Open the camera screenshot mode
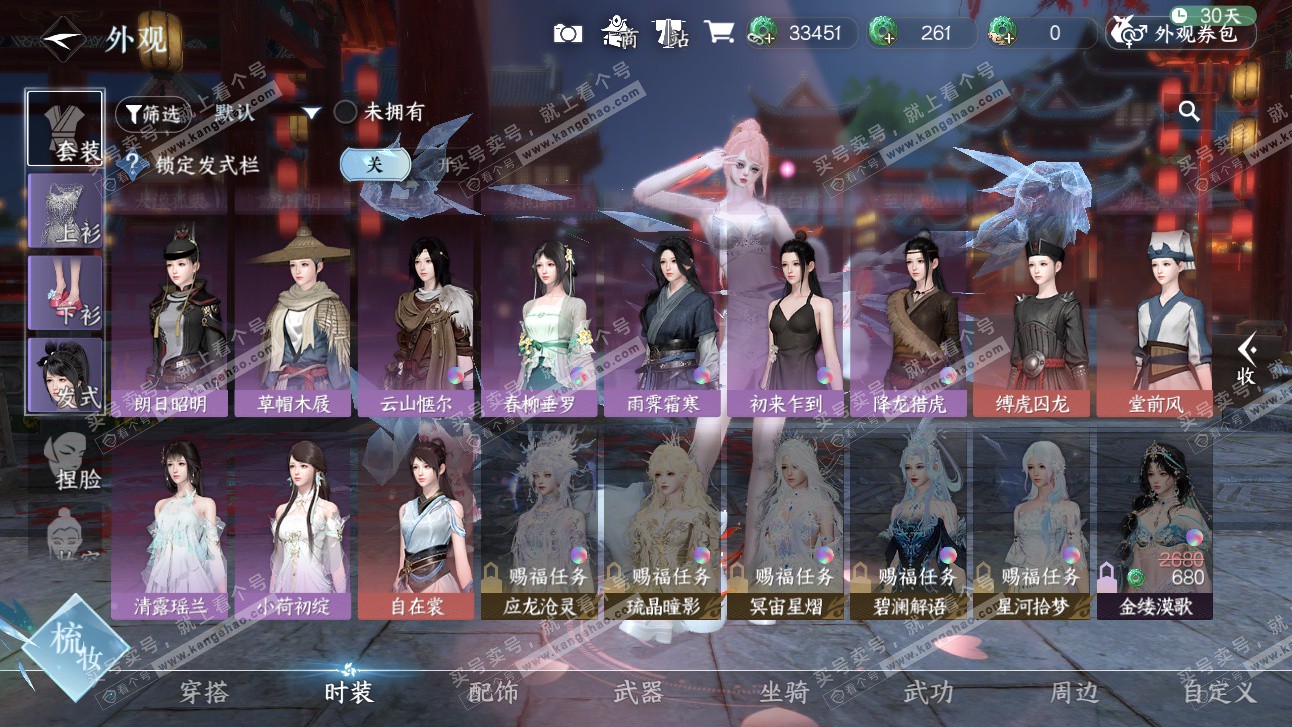This screenshot has width=1292, height=727. pos(568,33)
